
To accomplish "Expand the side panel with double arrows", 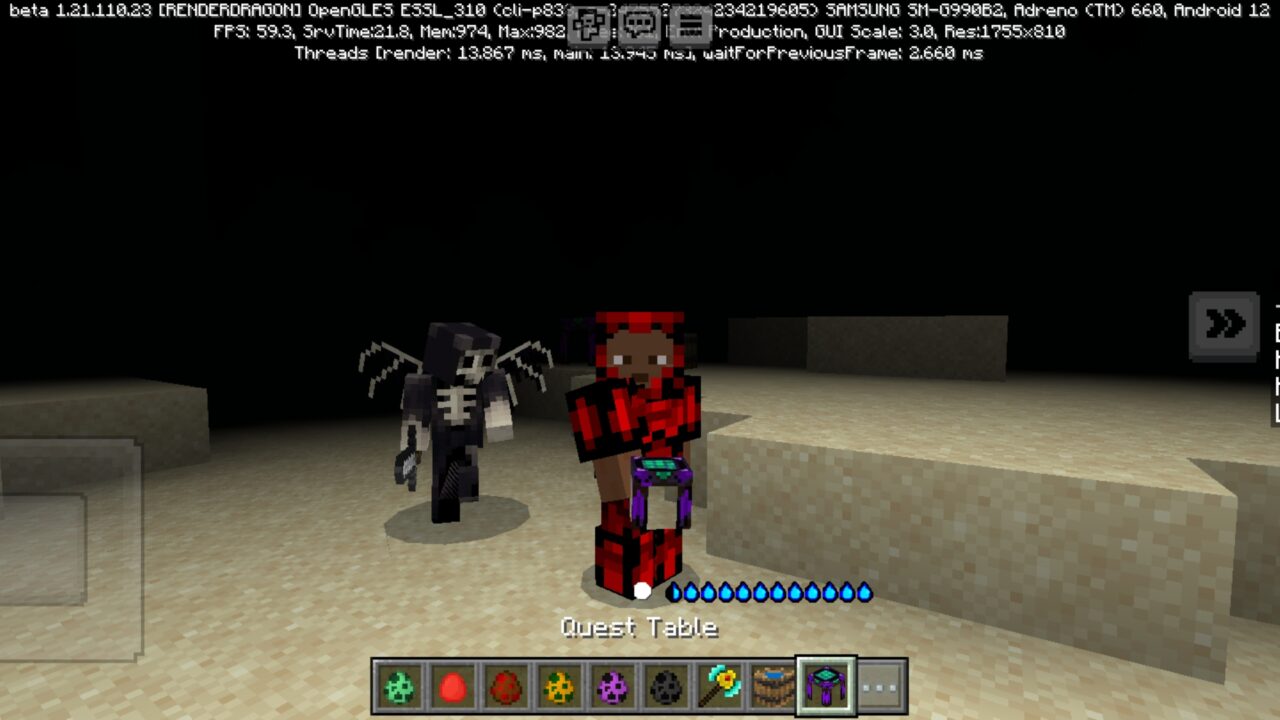I will [1222, 325].
